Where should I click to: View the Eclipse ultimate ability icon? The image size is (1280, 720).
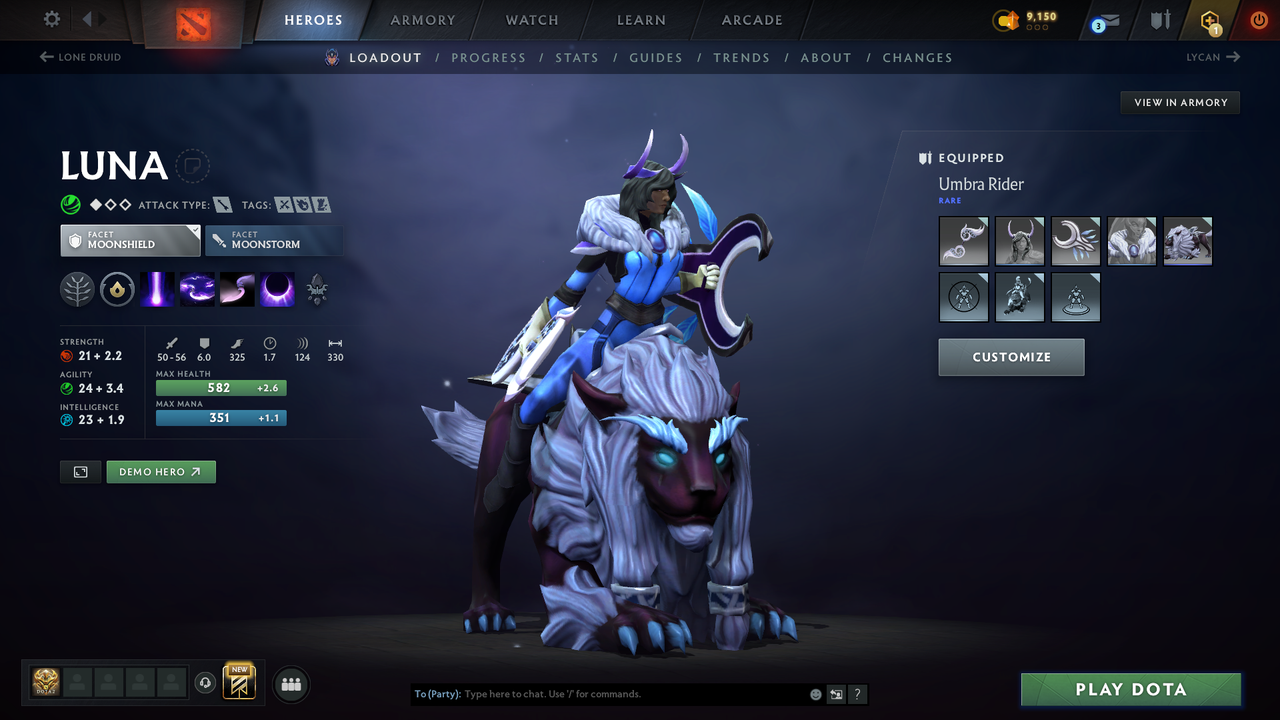click(277, 289)
